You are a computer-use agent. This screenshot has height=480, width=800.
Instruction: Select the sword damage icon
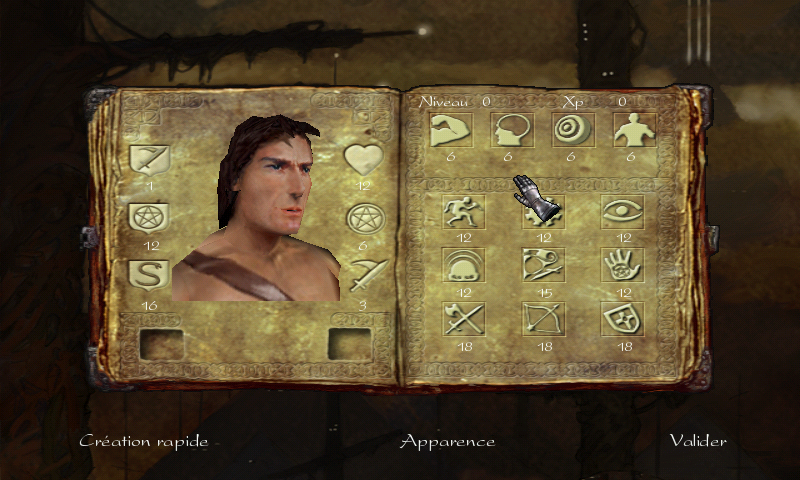coord(364,273)
